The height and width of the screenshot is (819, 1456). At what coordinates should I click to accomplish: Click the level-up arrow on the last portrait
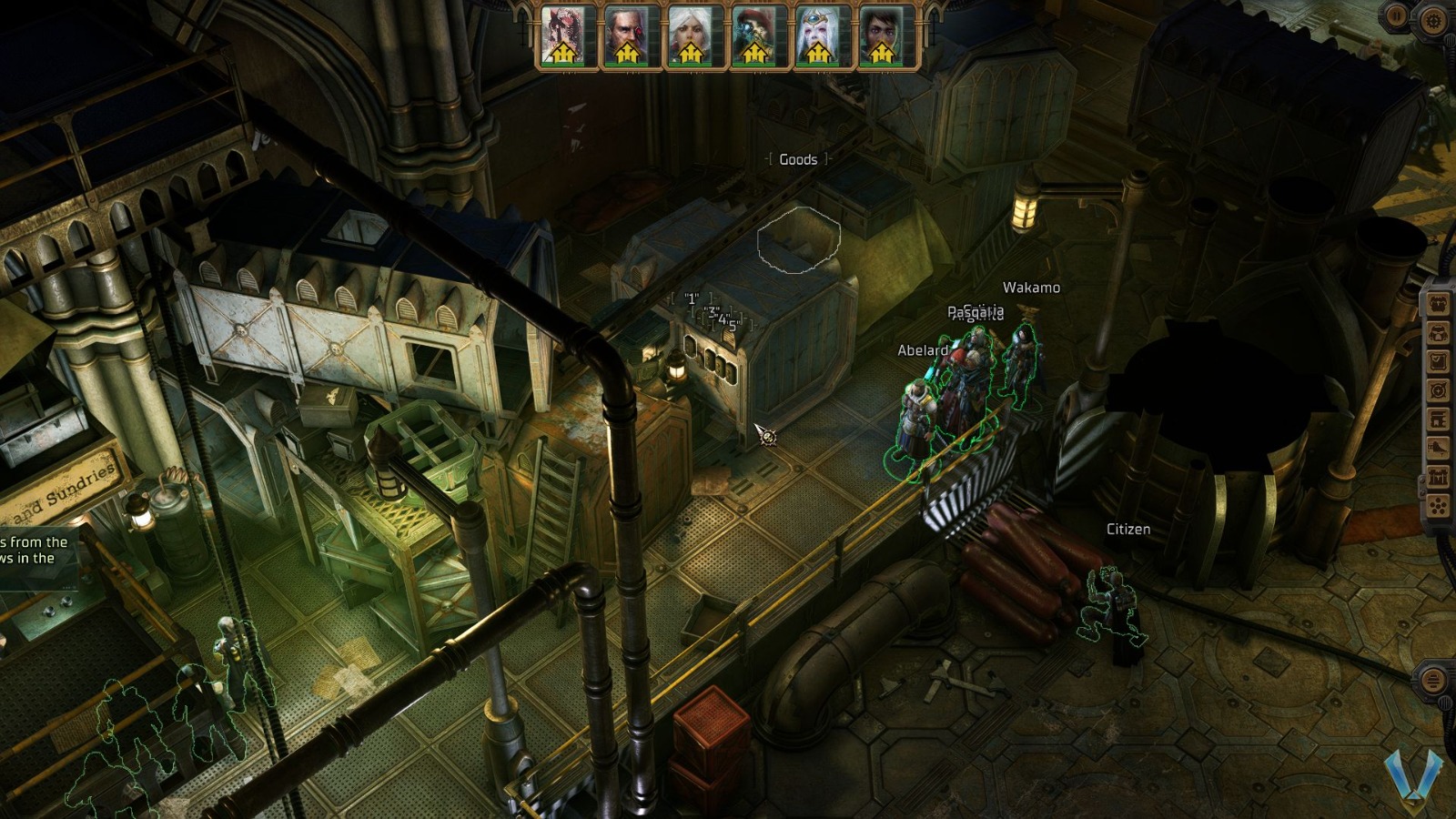(881, 54)
